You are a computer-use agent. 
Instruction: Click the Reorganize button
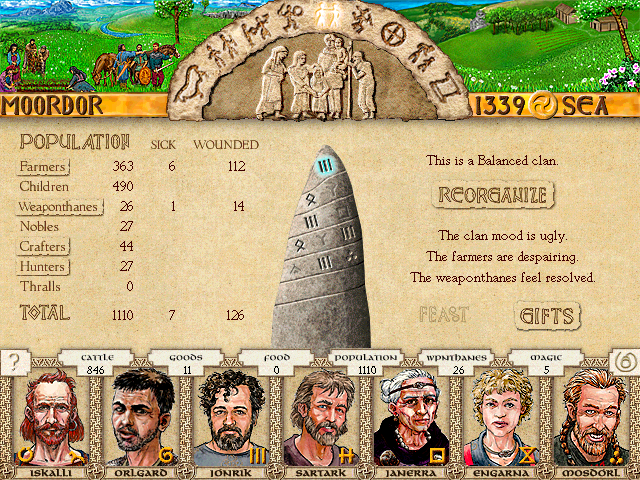(491, 194)
